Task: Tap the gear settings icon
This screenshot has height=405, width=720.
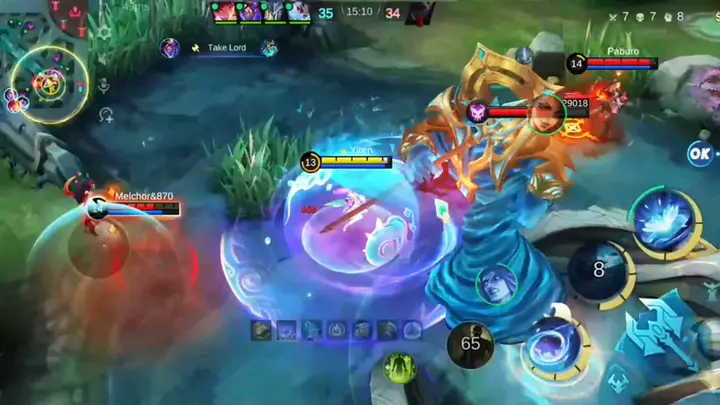Action: [x=104, y=33]
